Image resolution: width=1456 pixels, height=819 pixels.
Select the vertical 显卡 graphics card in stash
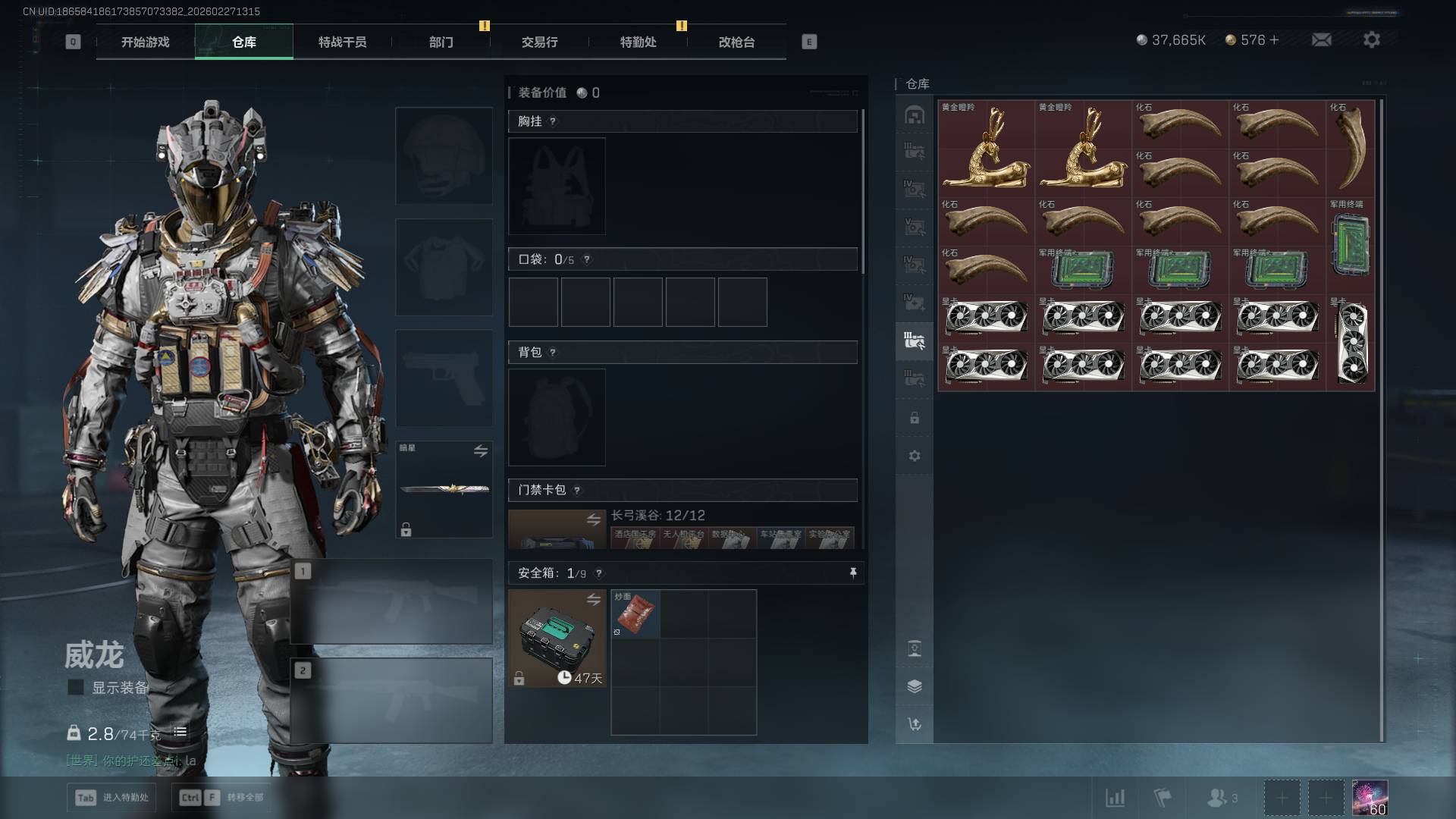1351,343
